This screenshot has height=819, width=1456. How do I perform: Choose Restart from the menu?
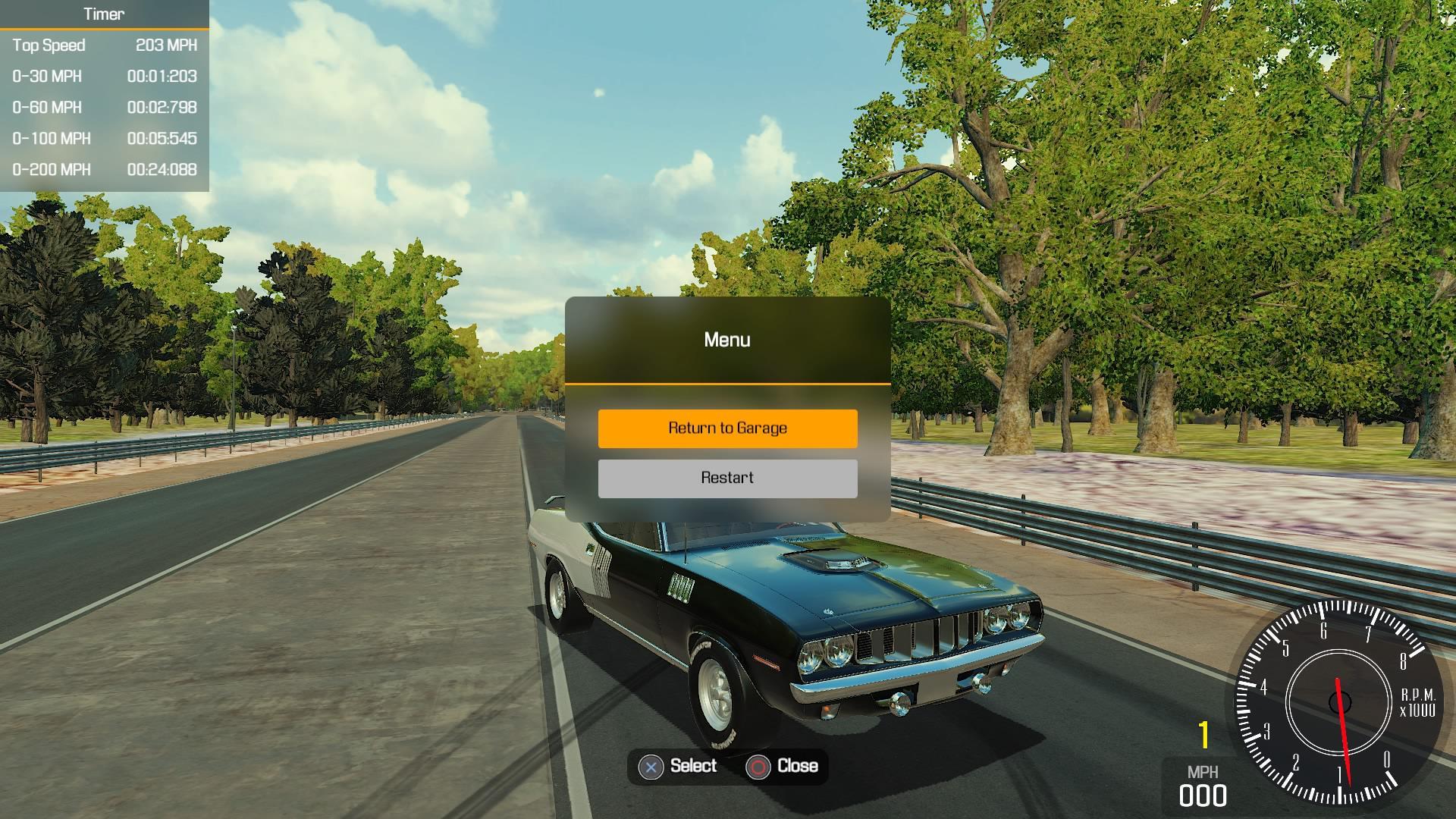pyautogui.click(x=726, y=478)
